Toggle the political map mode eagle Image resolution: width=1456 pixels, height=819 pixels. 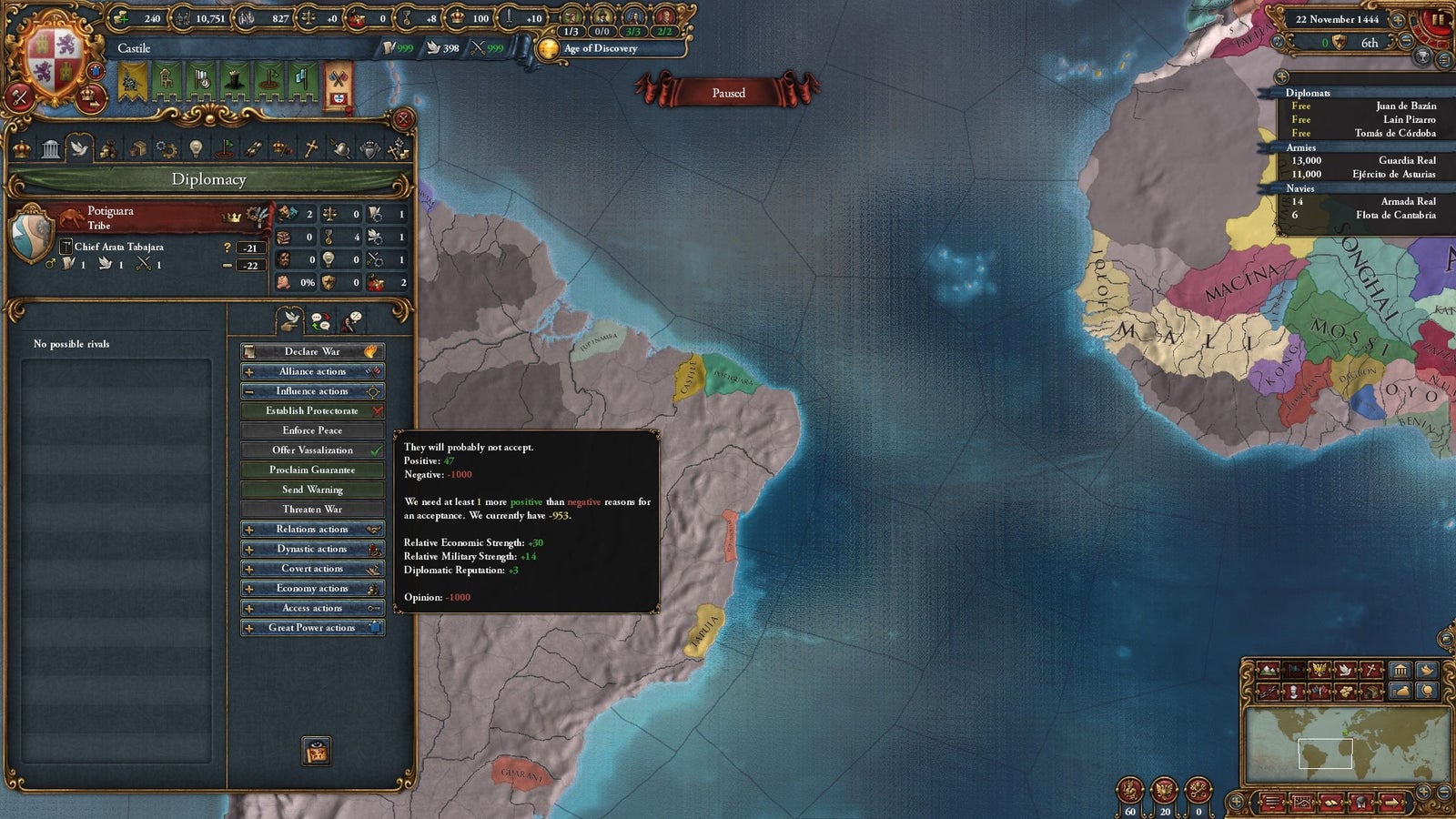pyautogui.click(x=1319, y=669)
